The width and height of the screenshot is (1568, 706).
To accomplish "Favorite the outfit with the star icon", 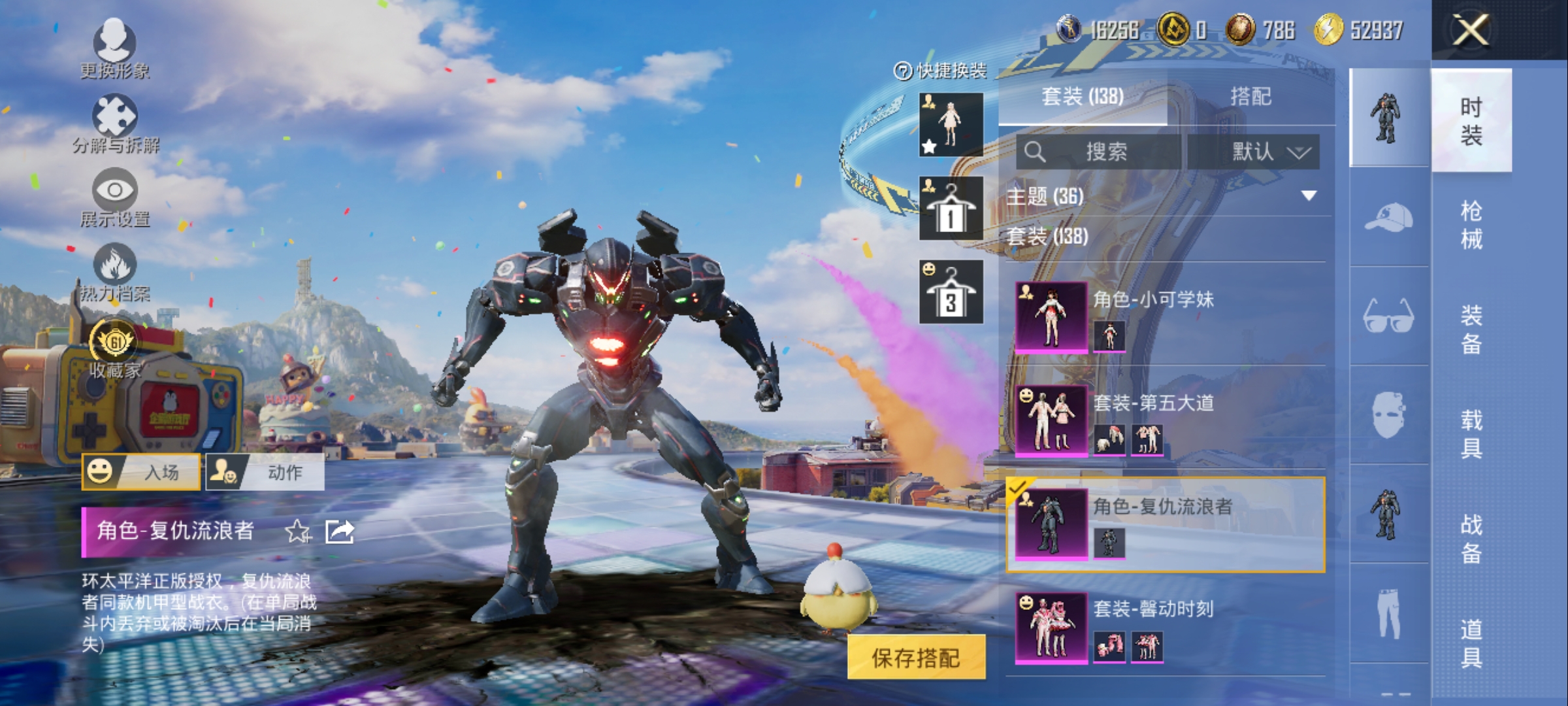I will pyautogui.click(x=298, y=531).
